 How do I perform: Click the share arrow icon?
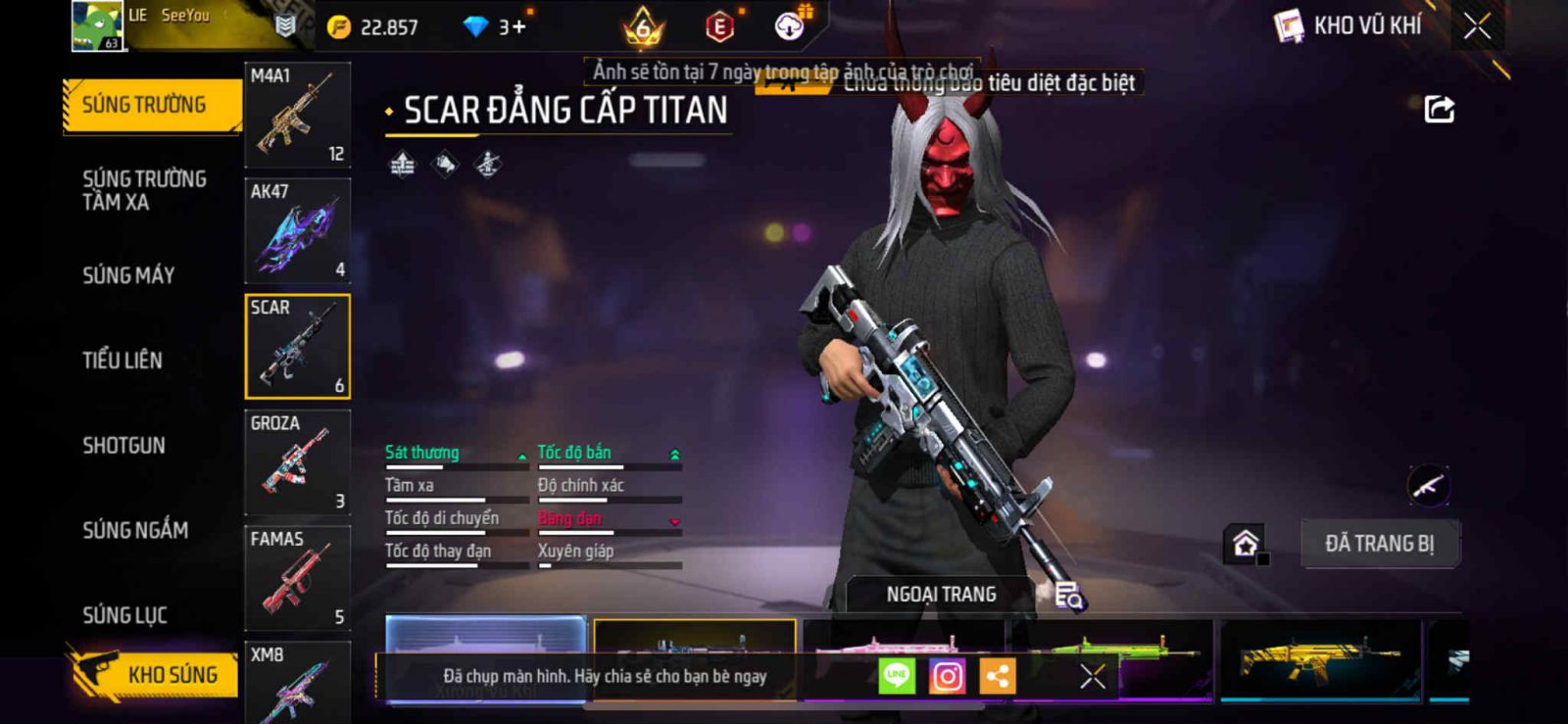click(x=1439, y=109)
